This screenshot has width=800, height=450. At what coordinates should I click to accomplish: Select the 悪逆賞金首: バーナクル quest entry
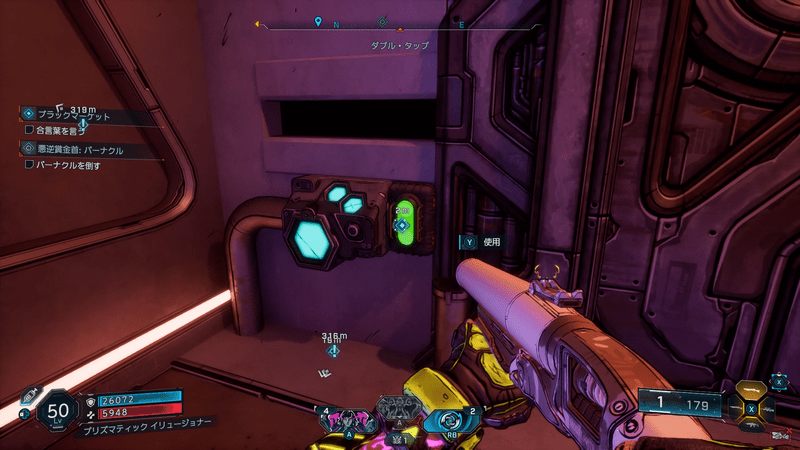tap(82, 150)
